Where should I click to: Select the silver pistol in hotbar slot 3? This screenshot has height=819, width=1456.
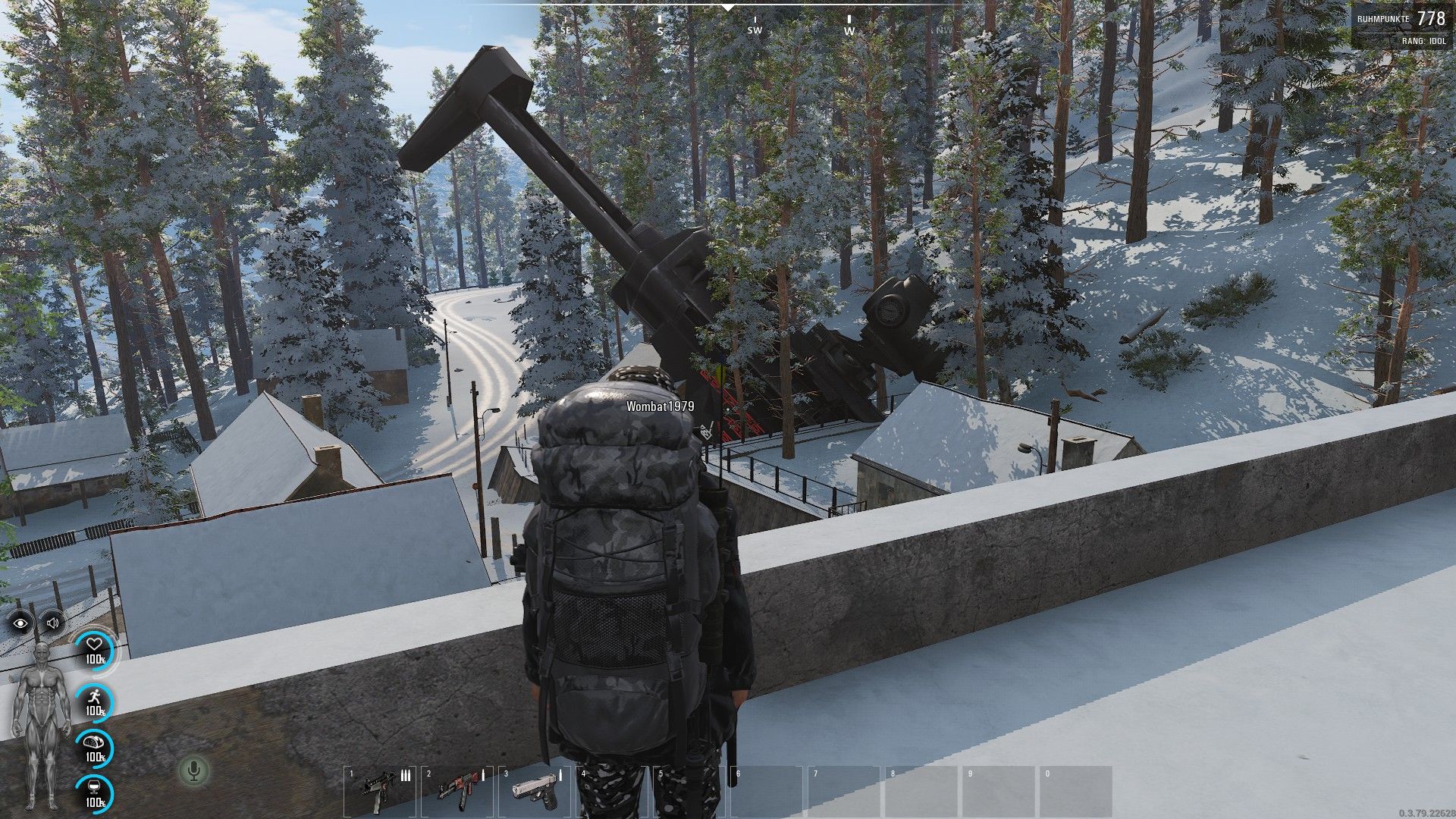[534, 791]
